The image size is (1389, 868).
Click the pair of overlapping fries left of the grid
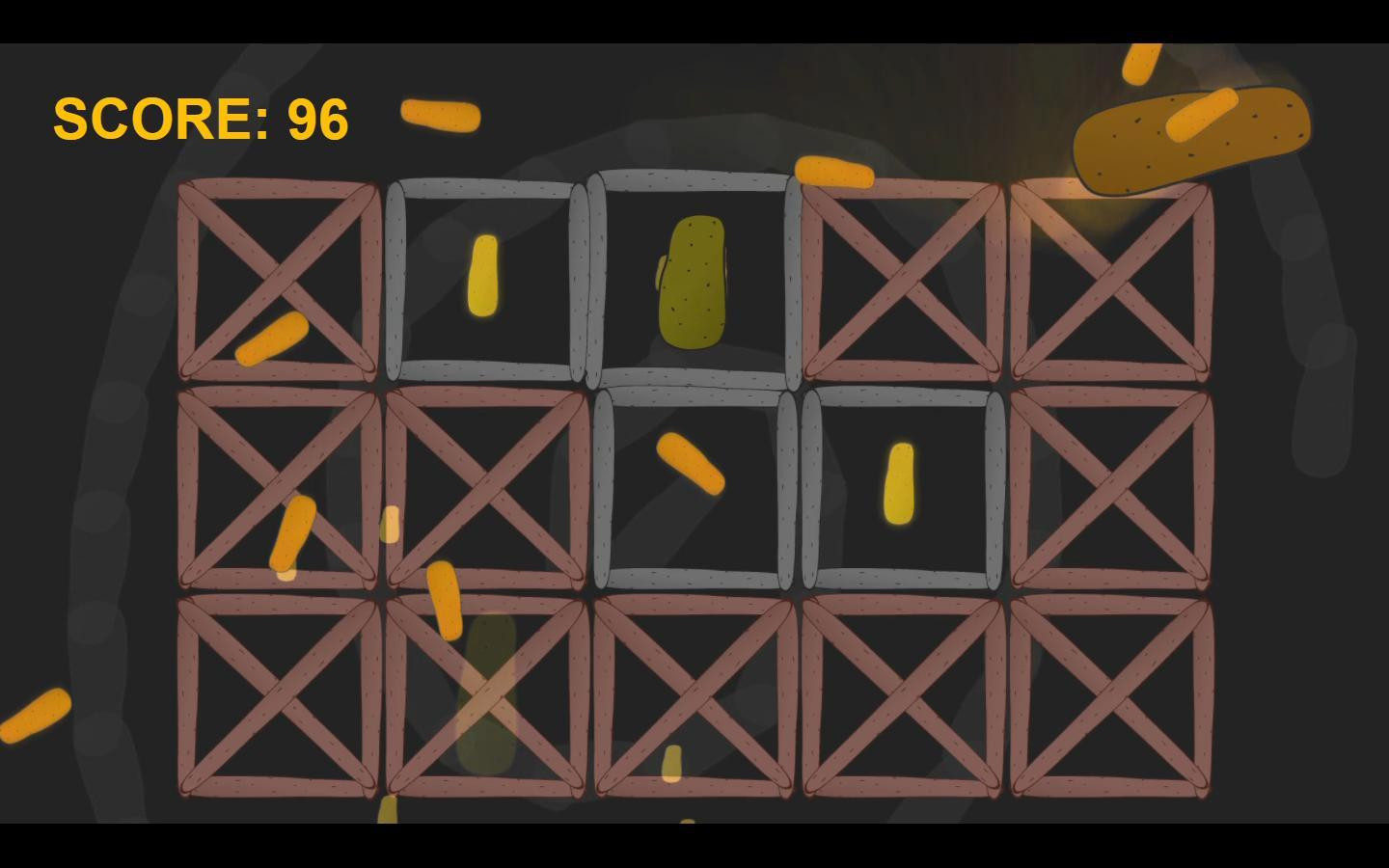tap(289, 535)
